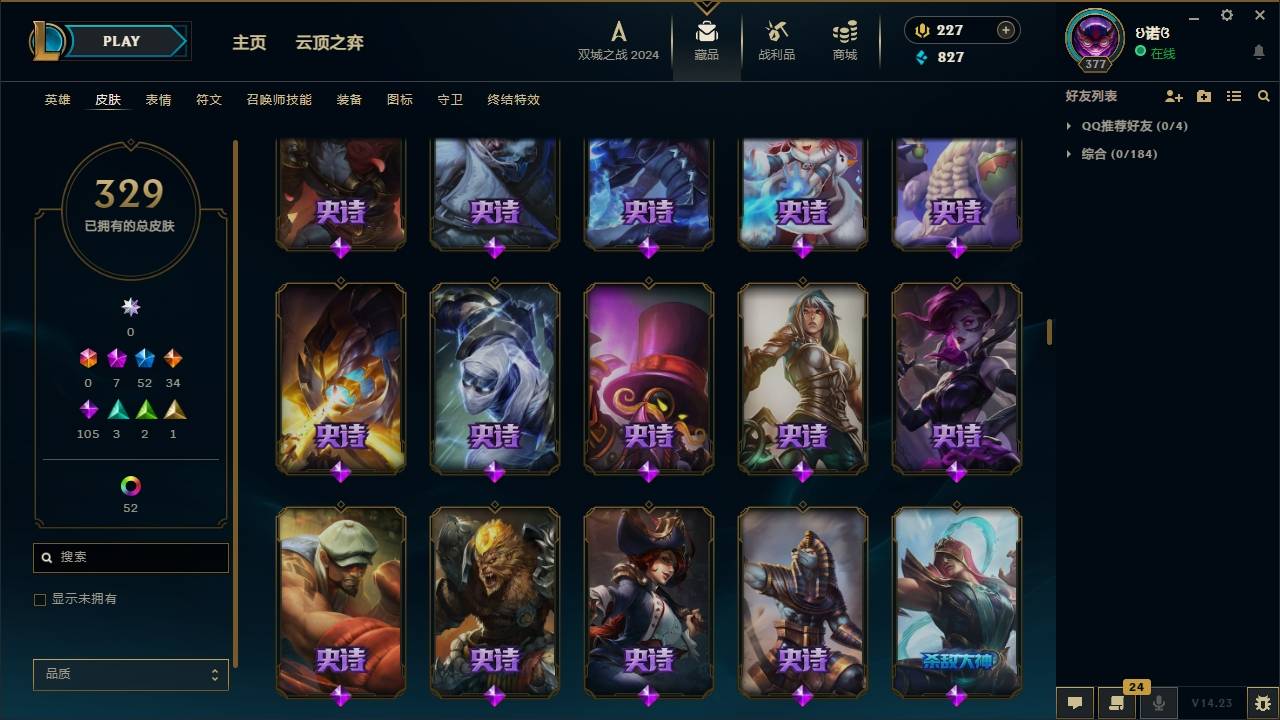
Task: Toggle the notification bell near the profile
Action: [1258, 52]
